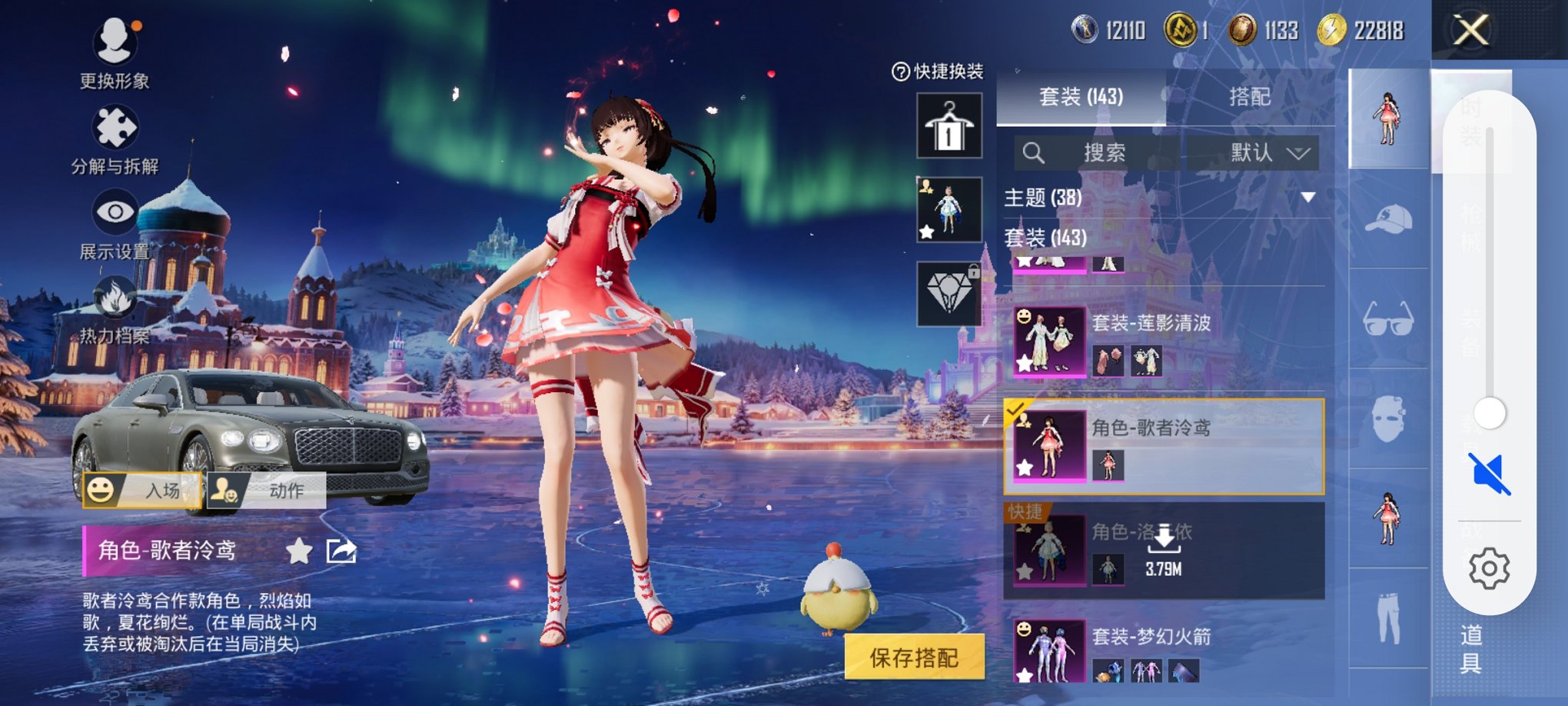Select the 入场 entrance emote button

tap(143, 490)
